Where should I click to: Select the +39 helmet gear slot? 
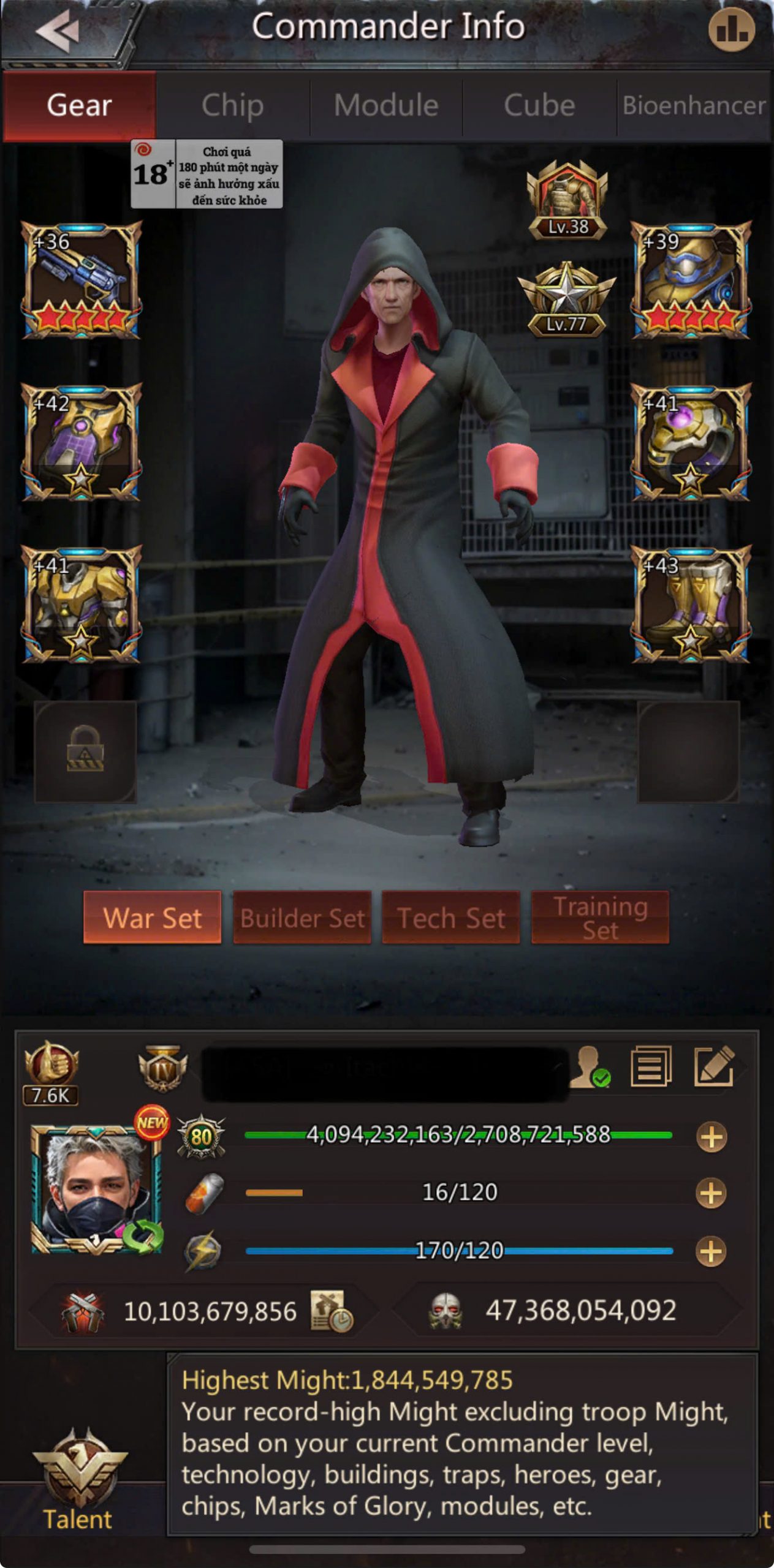(691, 281)
